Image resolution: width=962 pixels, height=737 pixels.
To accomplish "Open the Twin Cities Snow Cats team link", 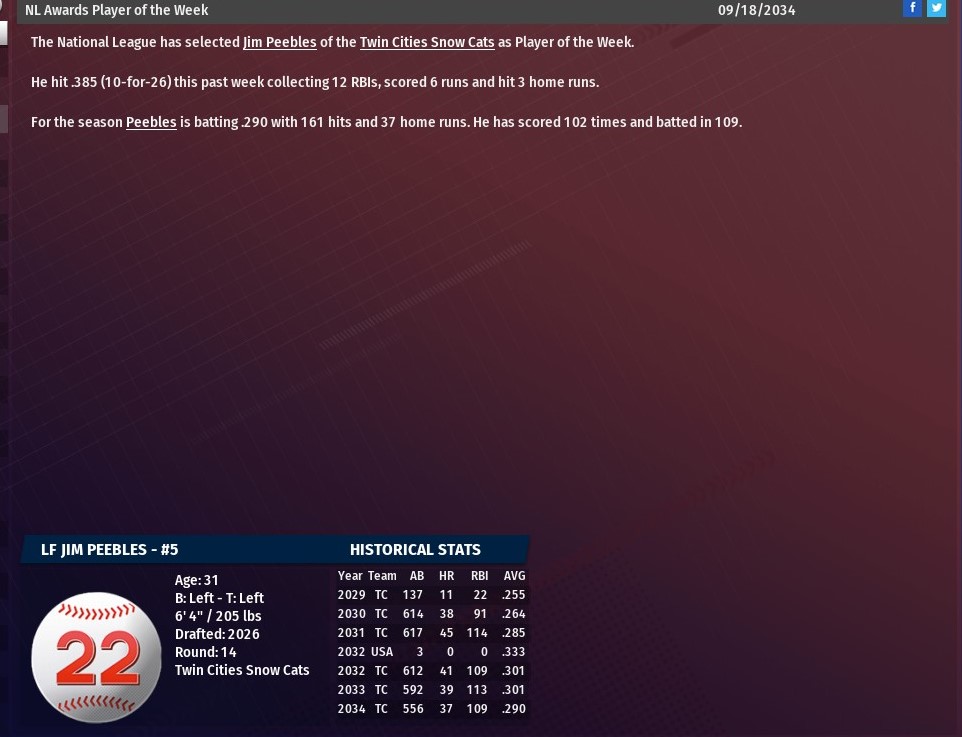I will (427, 42).
